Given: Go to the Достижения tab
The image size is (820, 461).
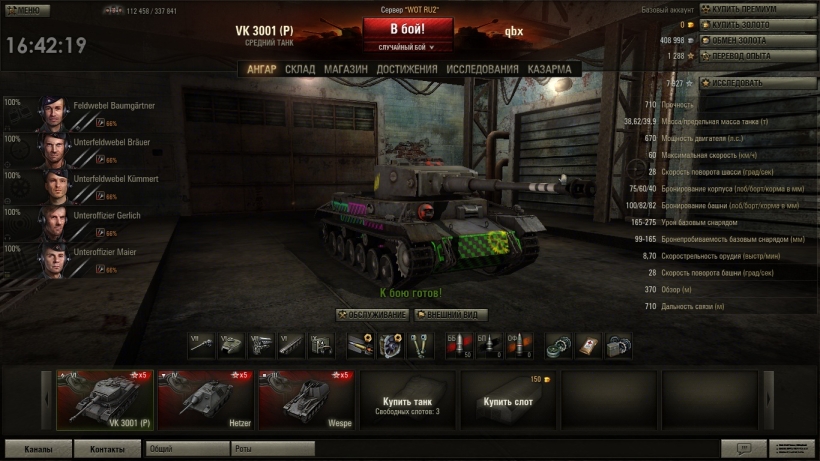Looking at the screenshot, I should click(x=407, y=69).
